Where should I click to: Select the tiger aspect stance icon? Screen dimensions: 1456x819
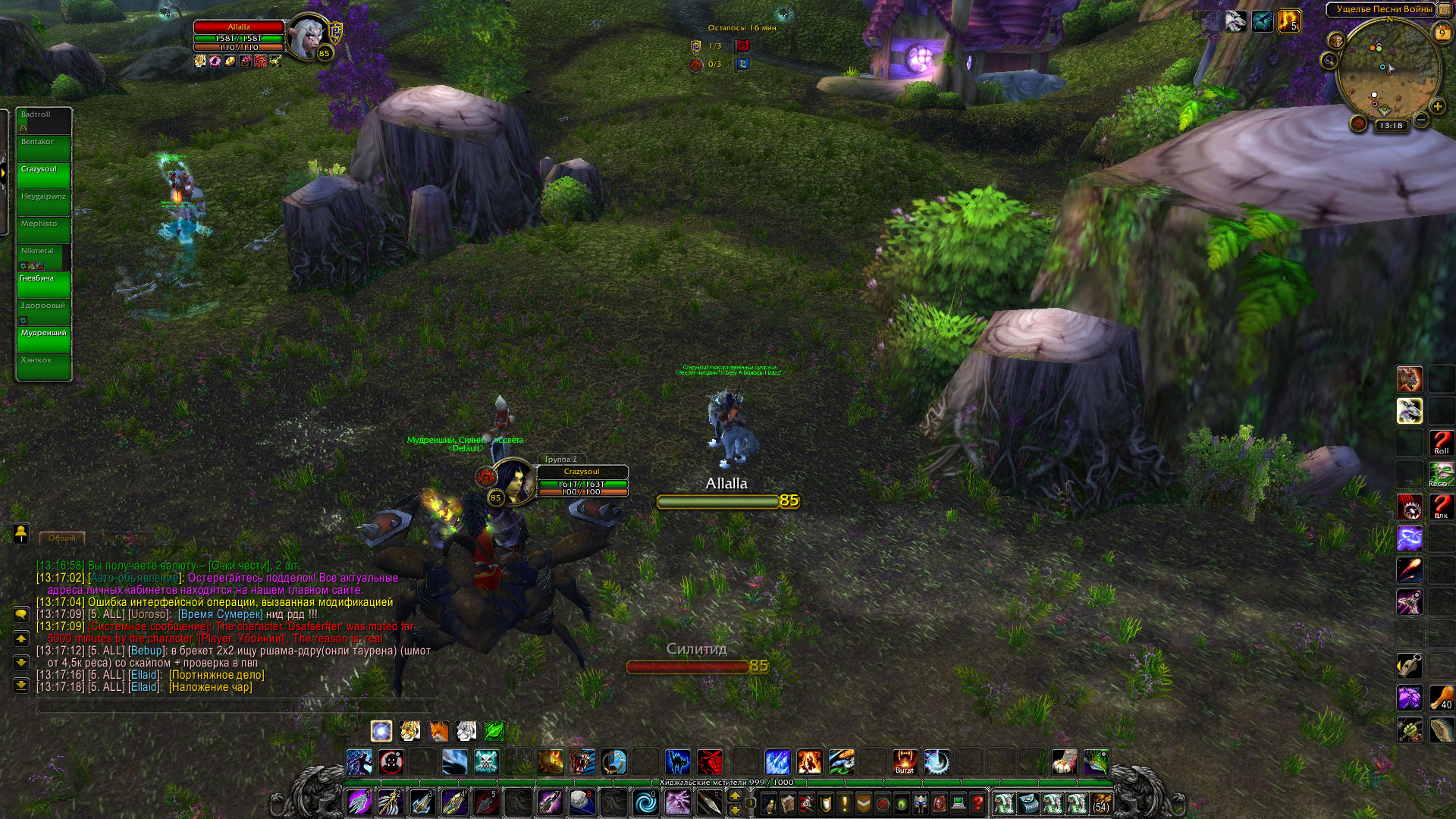click(x=410, y=731)
